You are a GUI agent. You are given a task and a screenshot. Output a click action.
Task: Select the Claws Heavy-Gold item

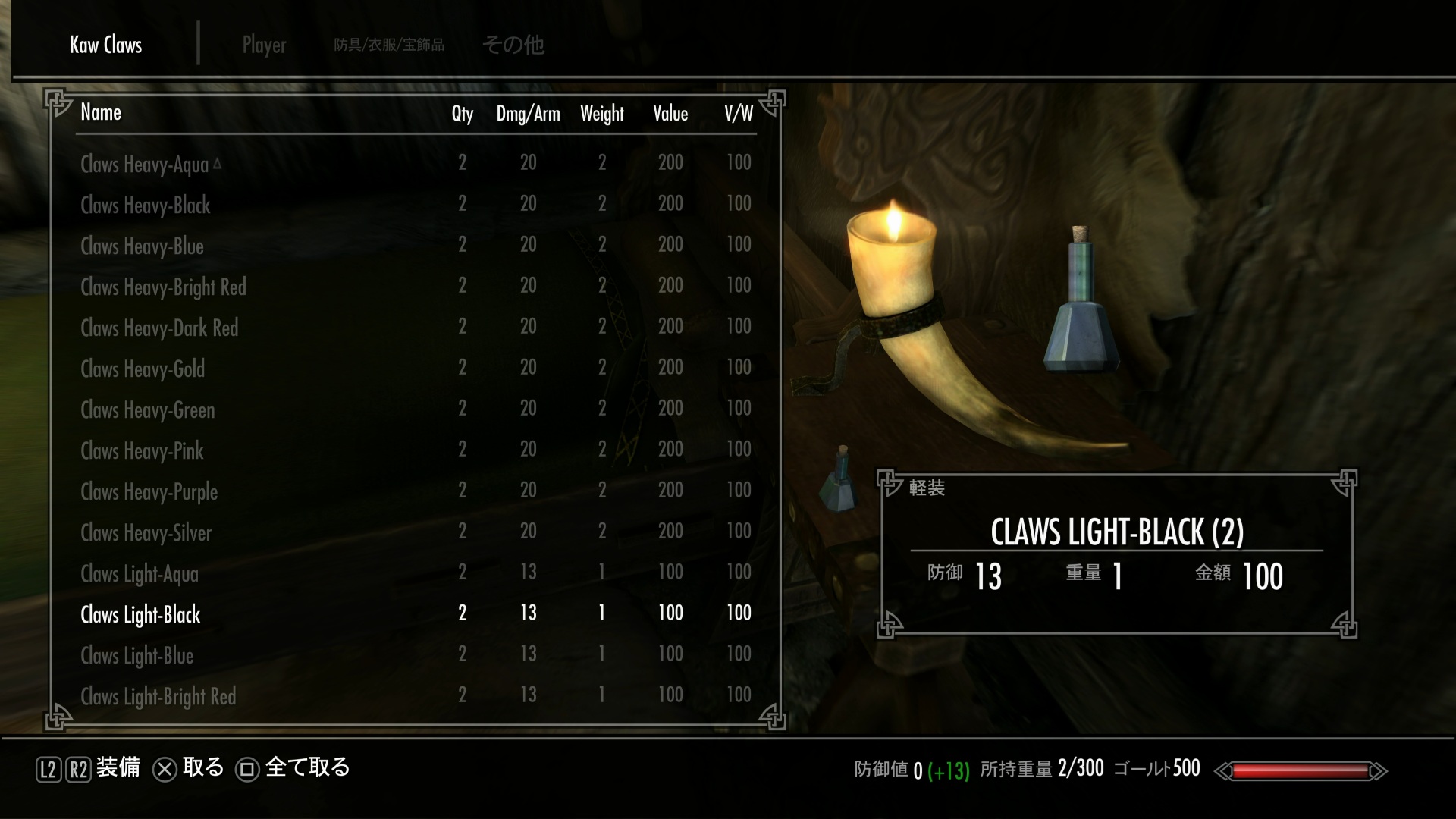(x=143, y=369)
